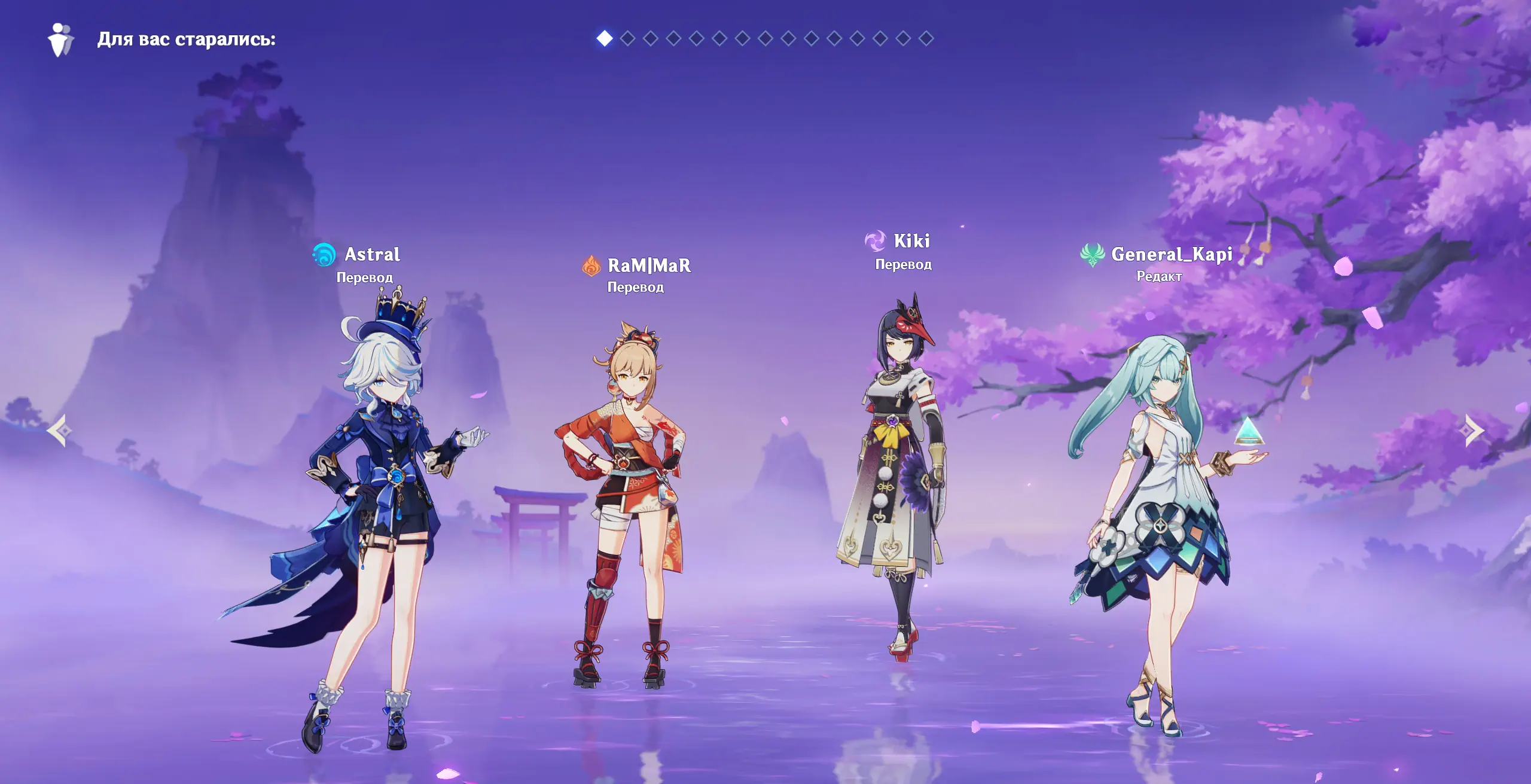
Task: Click the team icon beside the page title
Action: point(60,39)
